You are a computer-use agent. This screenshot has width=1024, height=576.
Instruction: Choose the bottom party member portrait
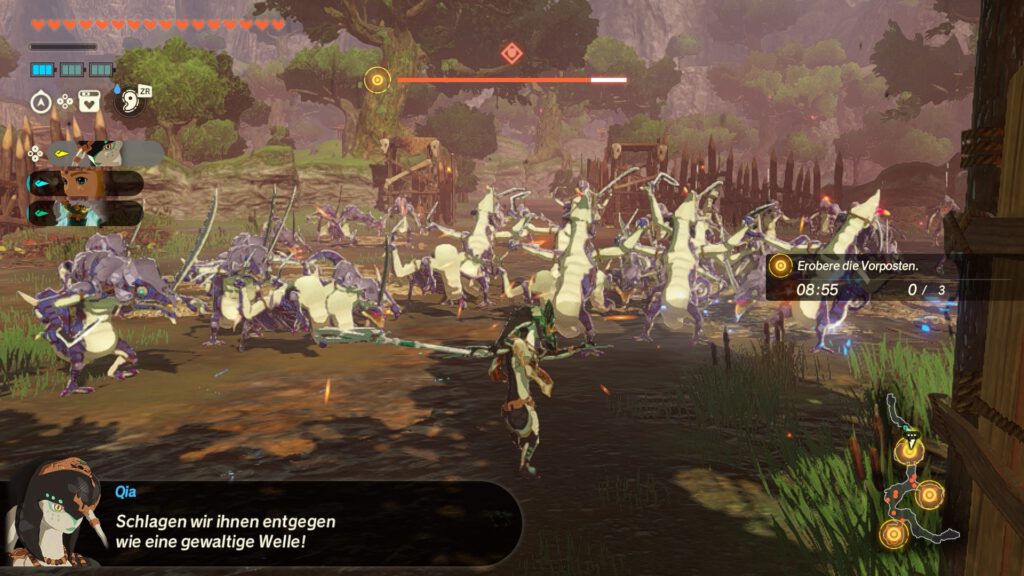(88, 212)
